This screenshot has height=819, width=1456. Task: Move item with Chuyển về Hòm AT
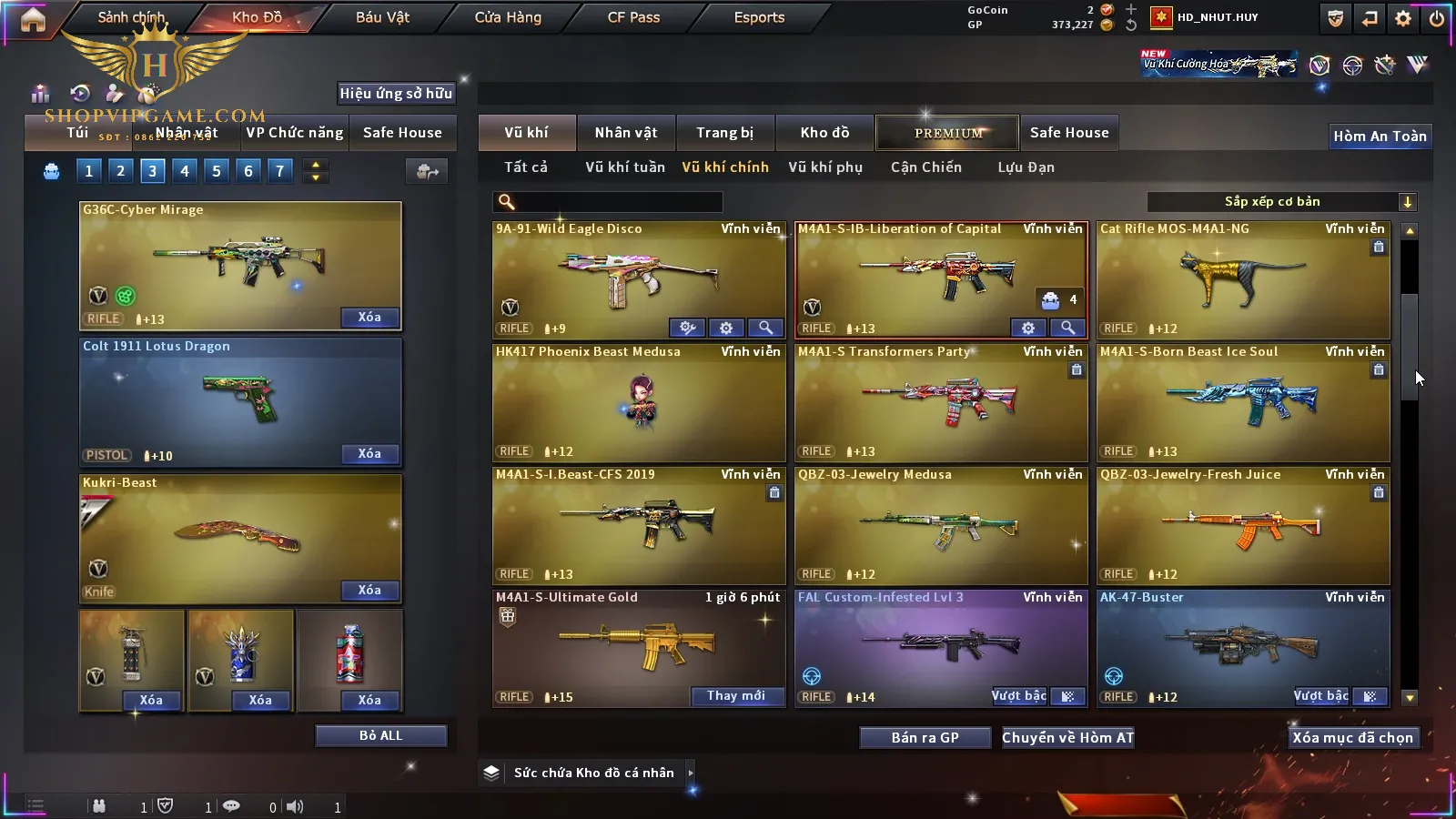coord(1067,738)
